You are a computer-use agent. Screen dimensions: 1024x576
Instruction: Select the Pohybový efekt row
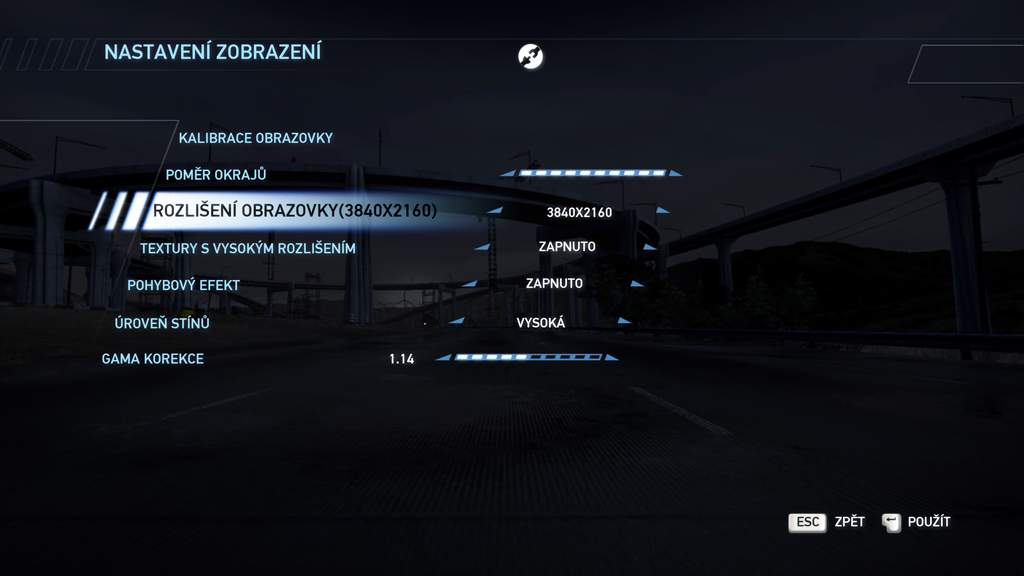(x=183, y=285)
